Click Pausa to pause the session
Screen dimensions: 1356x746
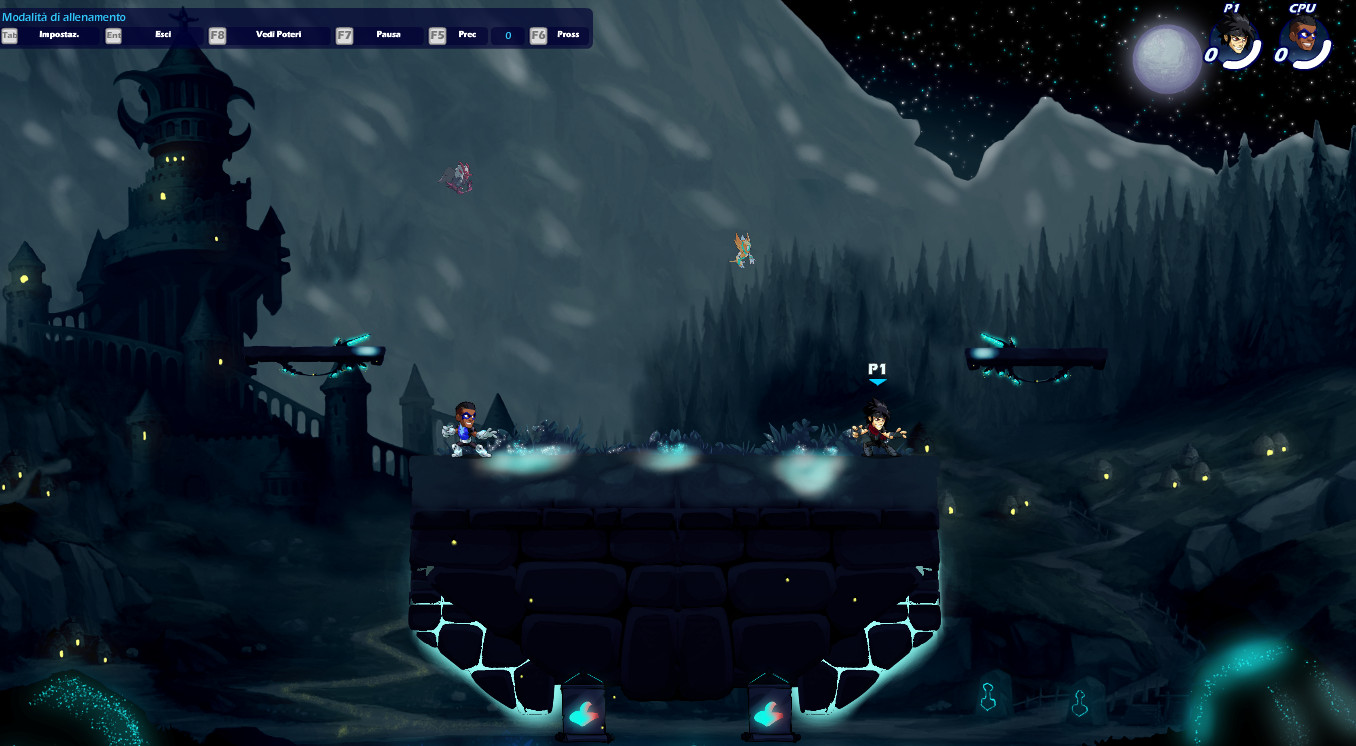(x=388, y=35)
